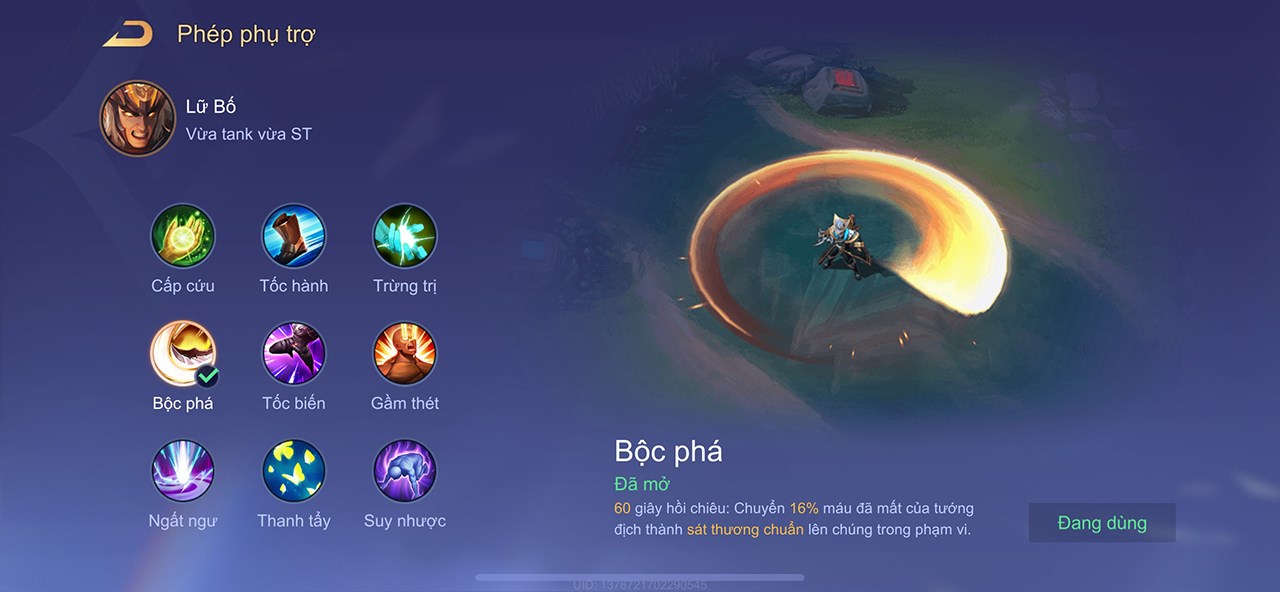Select the Trừng trị spell icon
The image size is (1280, 592).
[405, 236]
